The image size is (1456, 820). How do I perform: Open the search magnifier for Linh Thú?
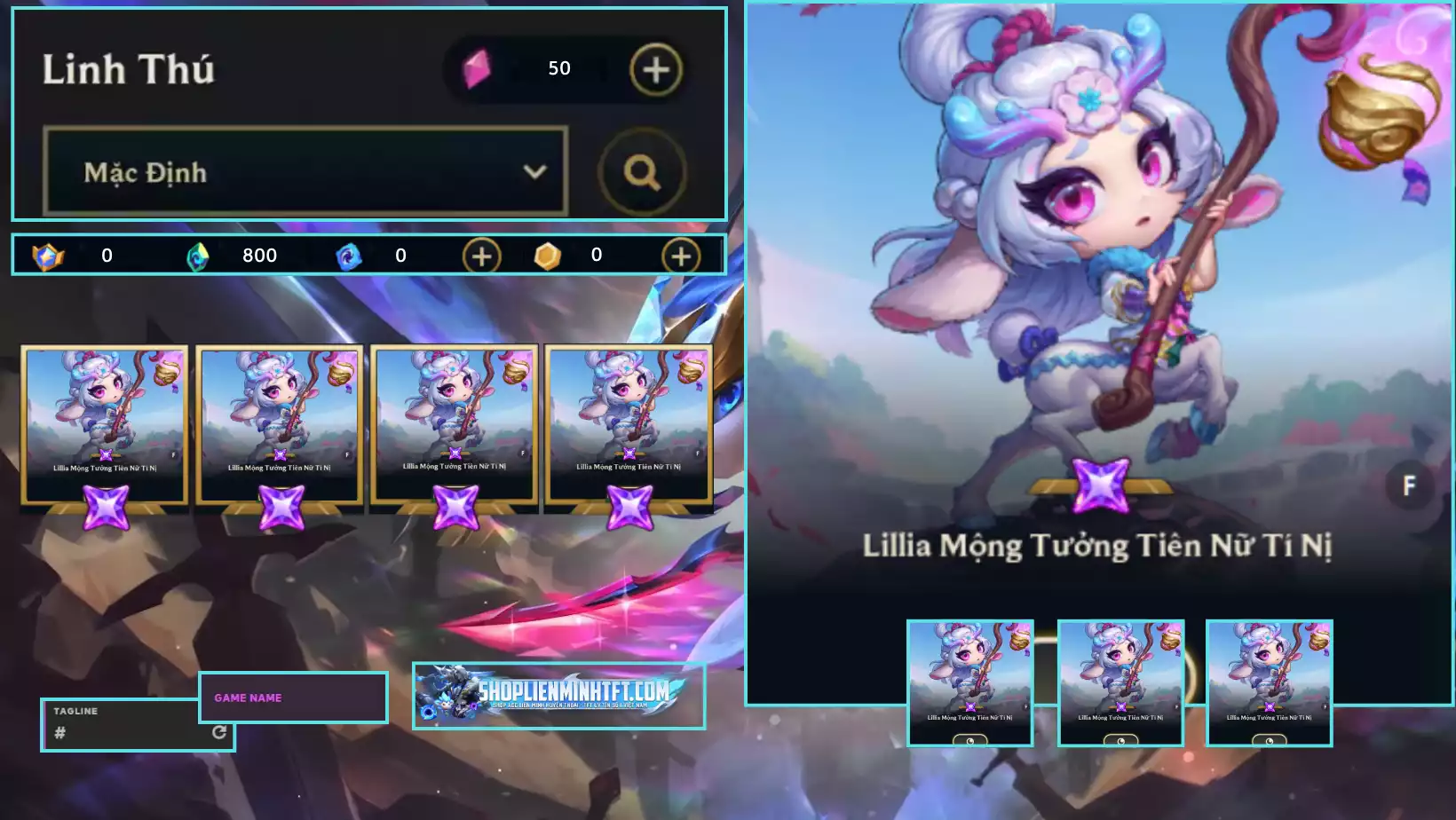[642, 173]
